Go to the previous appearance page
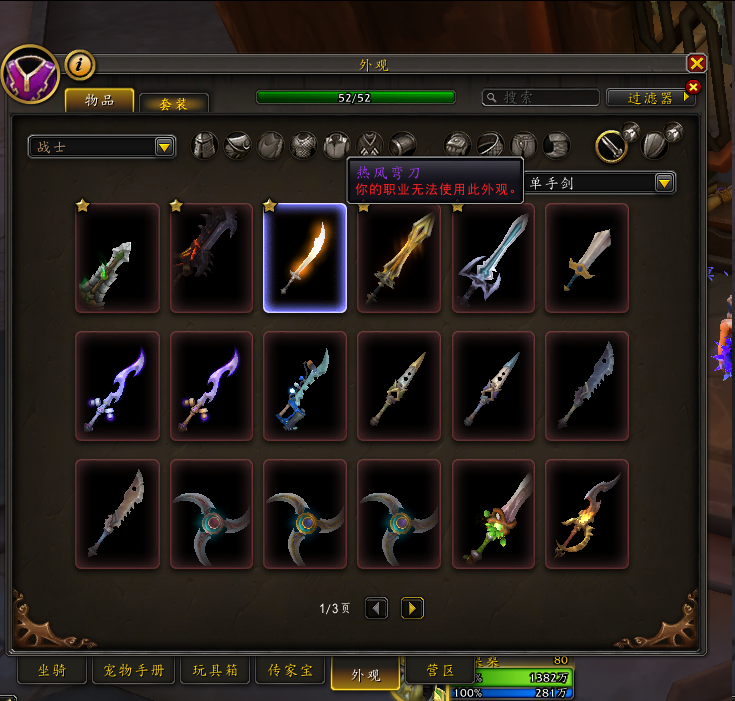Image resolution: width=735 pixels, height=701 pixels. [x=376, y=607]
